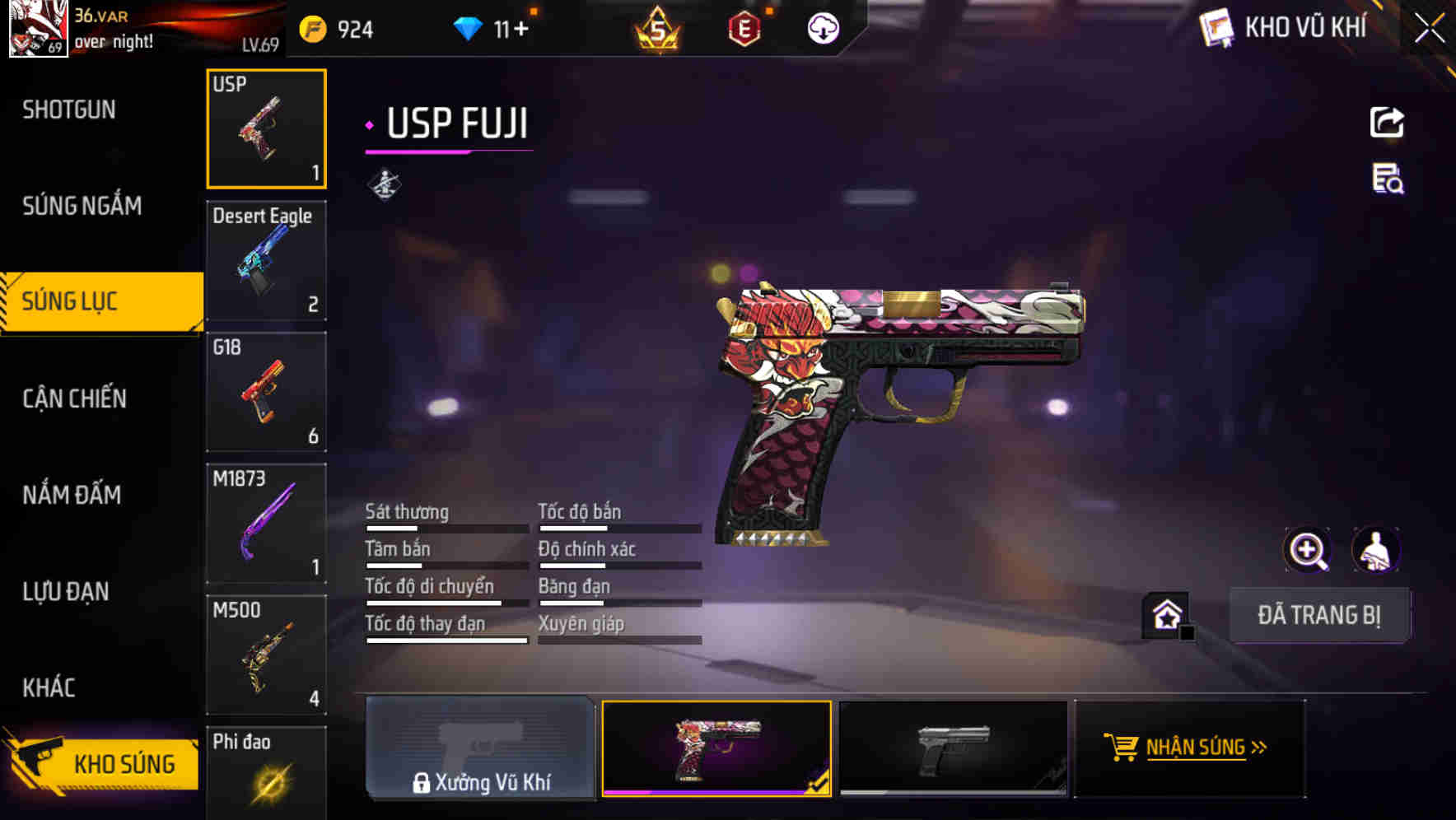Open the CẬN CHIẾN weapons tab

tap(75, 398)
